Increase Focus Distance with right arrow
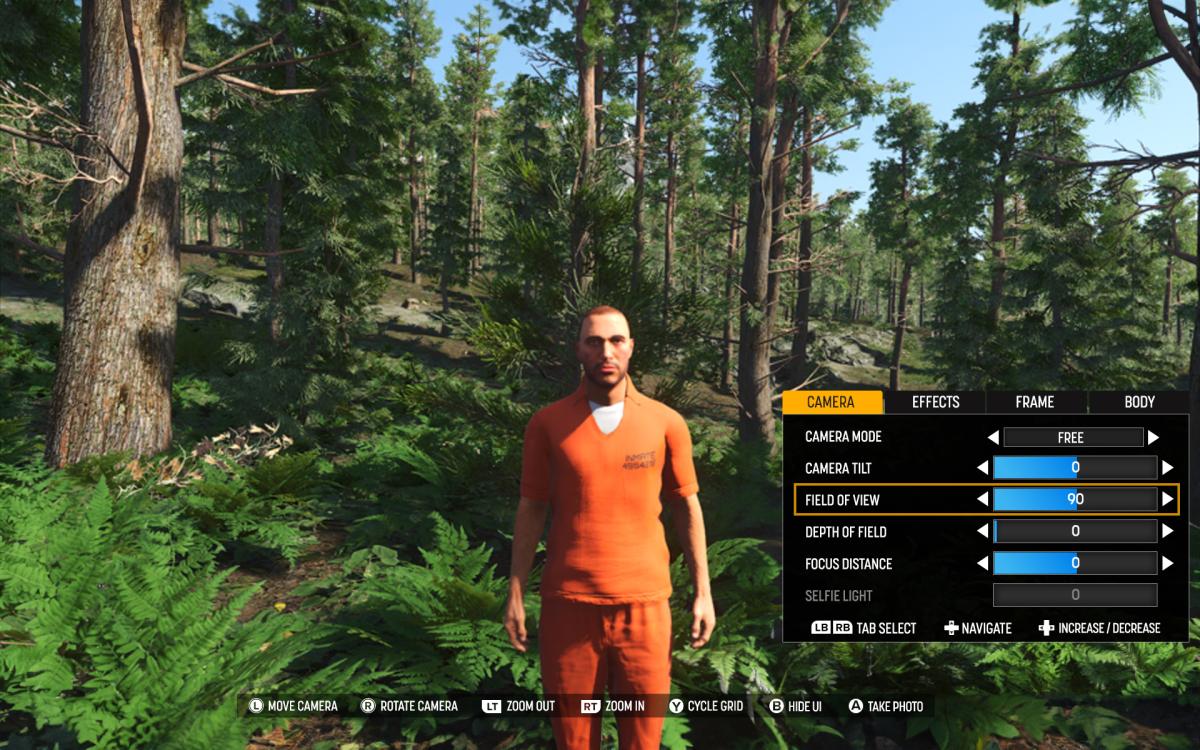 tap(1167, 563)
